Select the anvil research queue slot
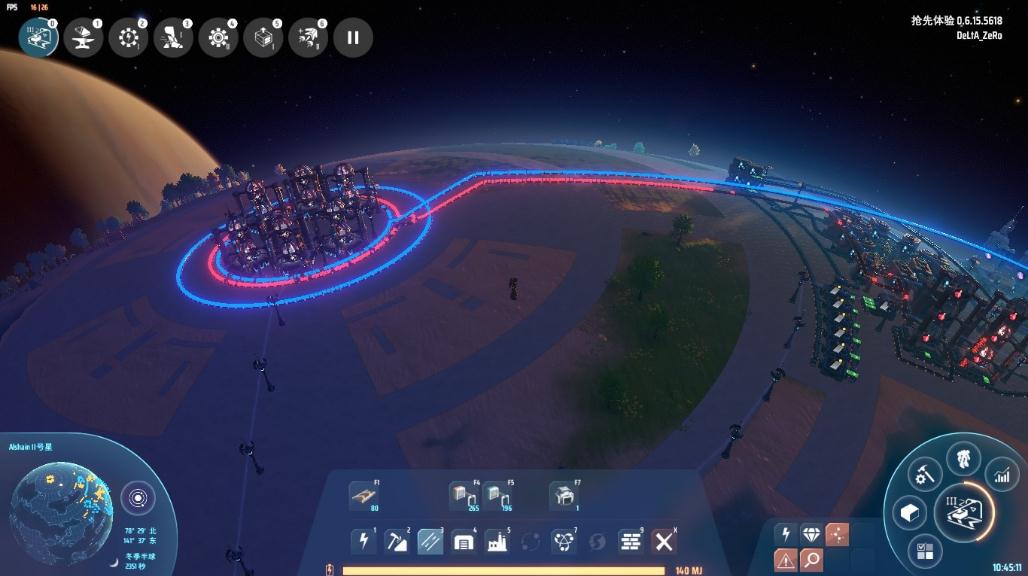Image resolution: width=1028 pixels, height=576 pixels. pyautogui.click(x=83, y=38)
